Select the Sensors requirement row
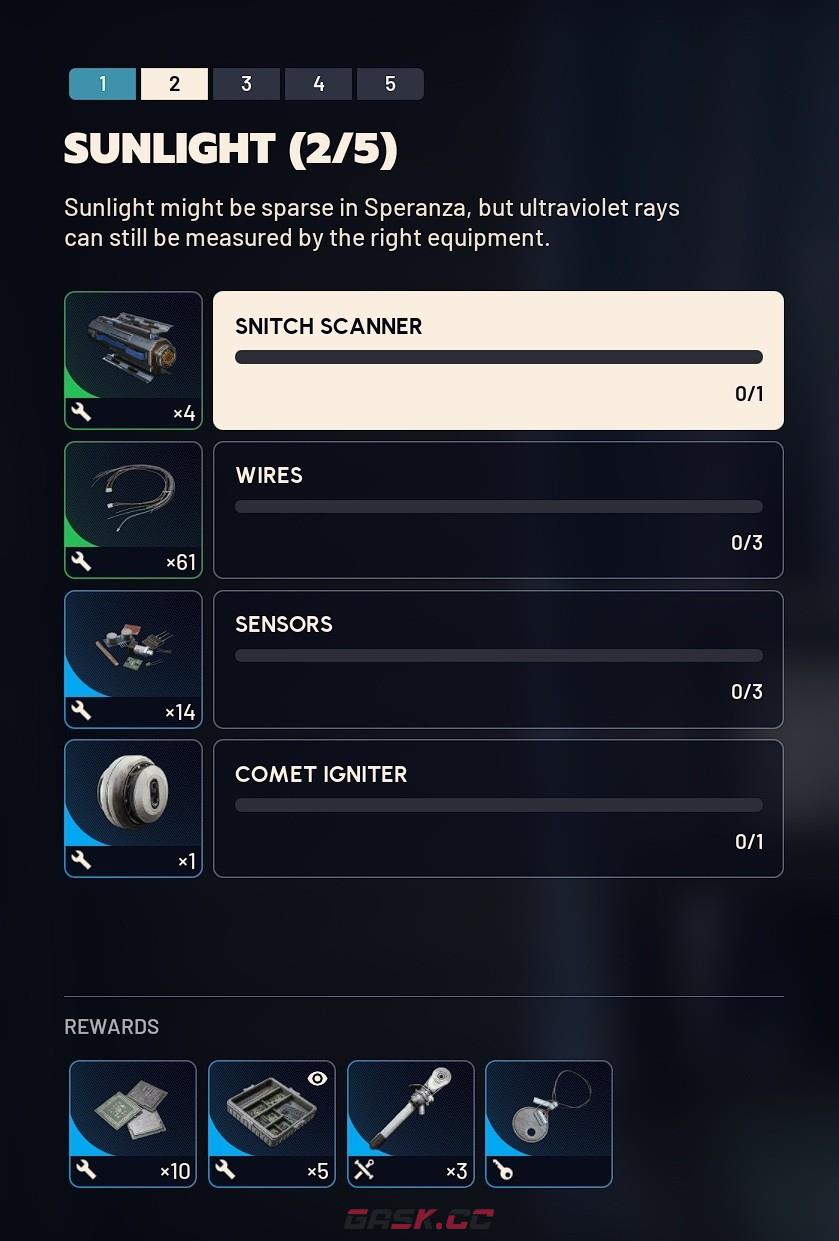 [x=498, y=659]
